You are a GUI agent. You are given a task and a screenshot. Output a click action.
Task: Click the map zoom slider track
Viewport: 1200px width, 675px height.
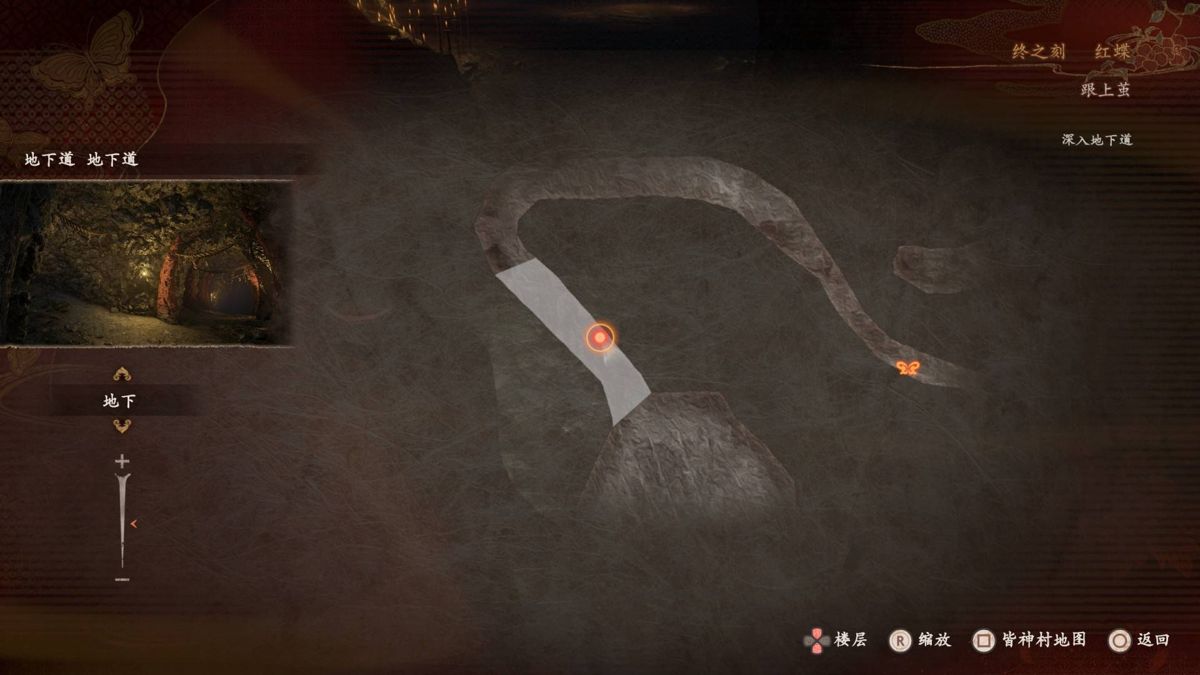[122, 520]
